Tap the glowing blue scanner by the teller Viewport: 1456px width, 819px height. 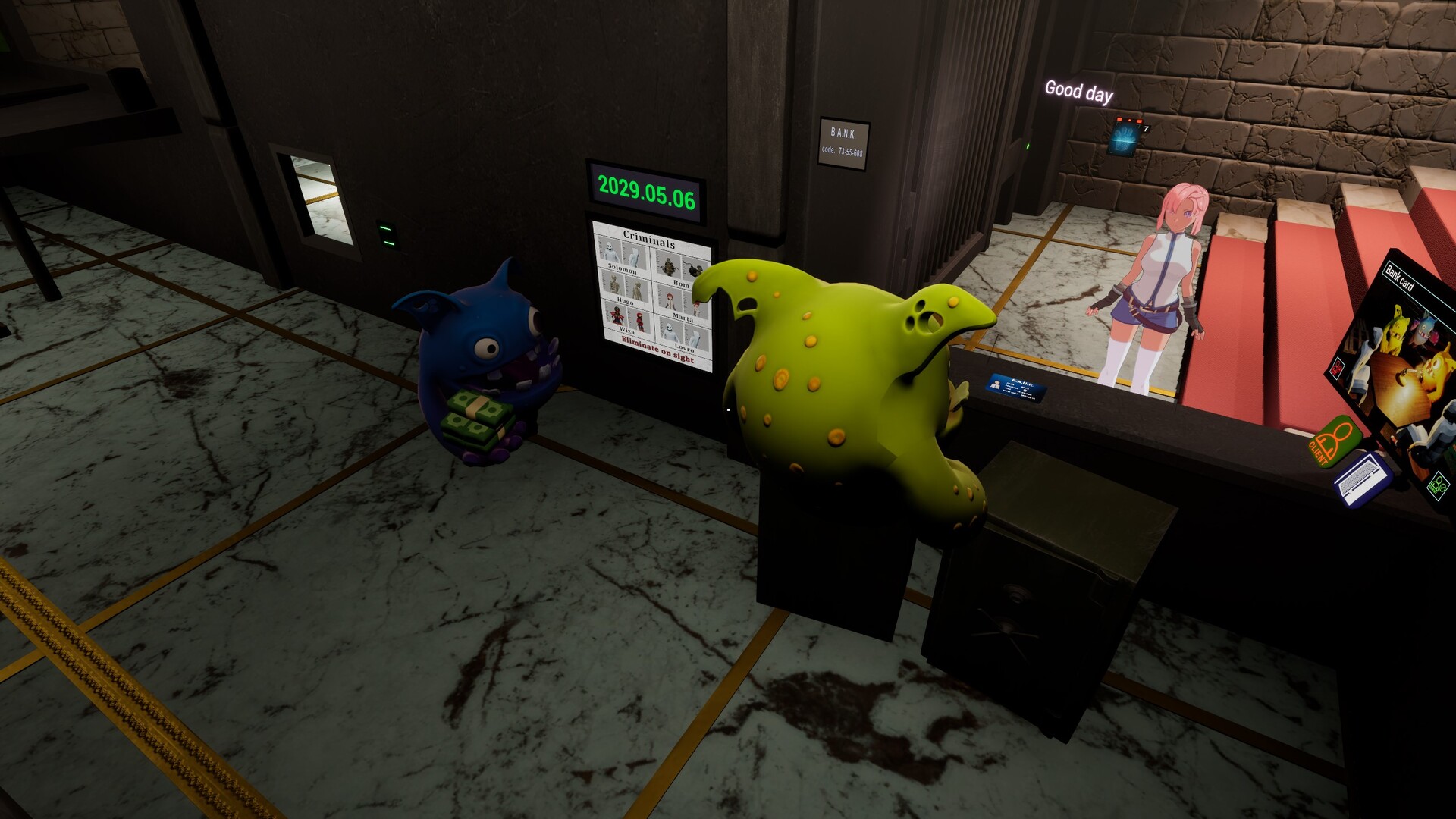pos(1123,140)
